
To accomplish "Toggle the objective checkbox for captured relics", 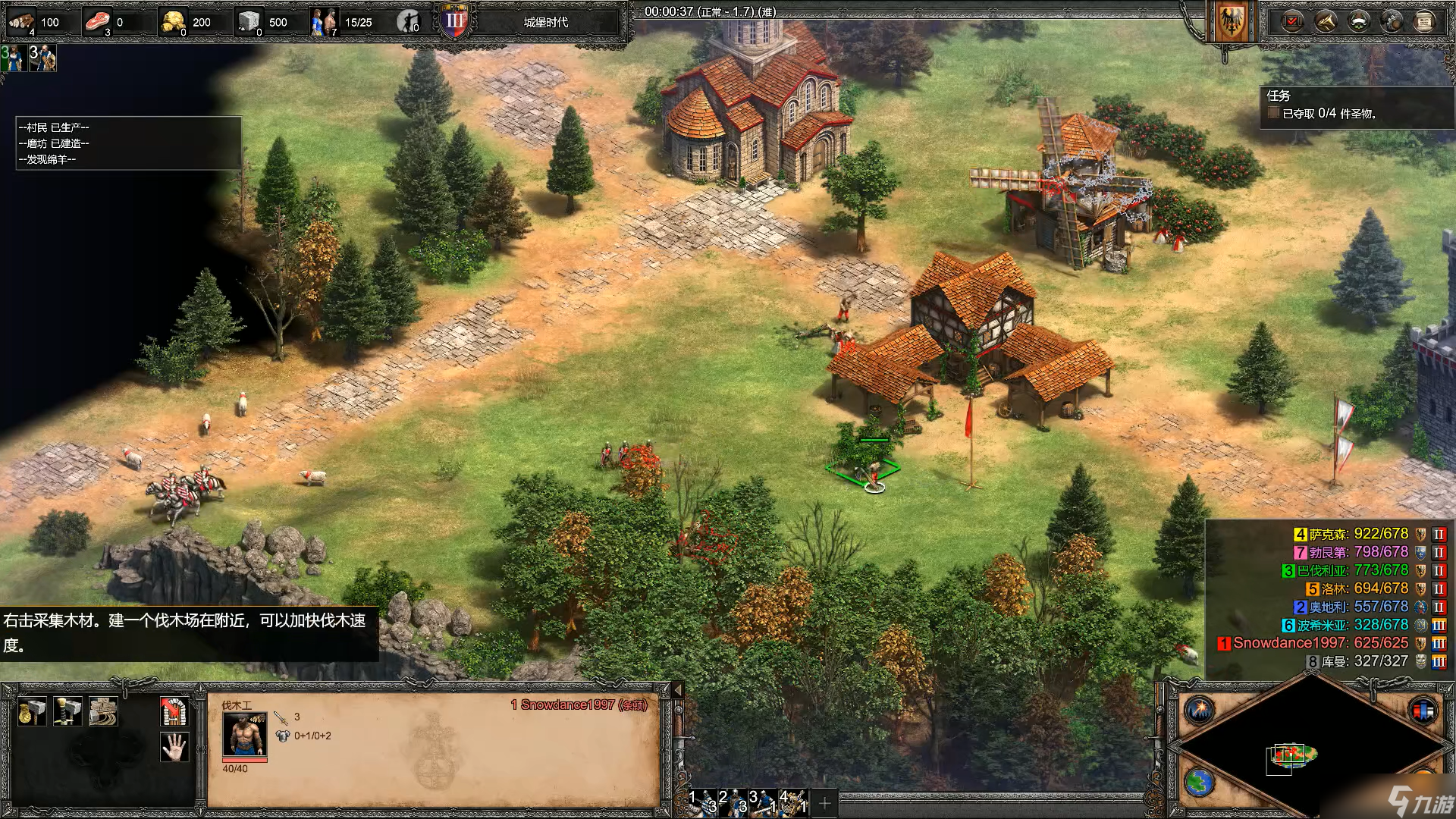I will [1274, 113].
